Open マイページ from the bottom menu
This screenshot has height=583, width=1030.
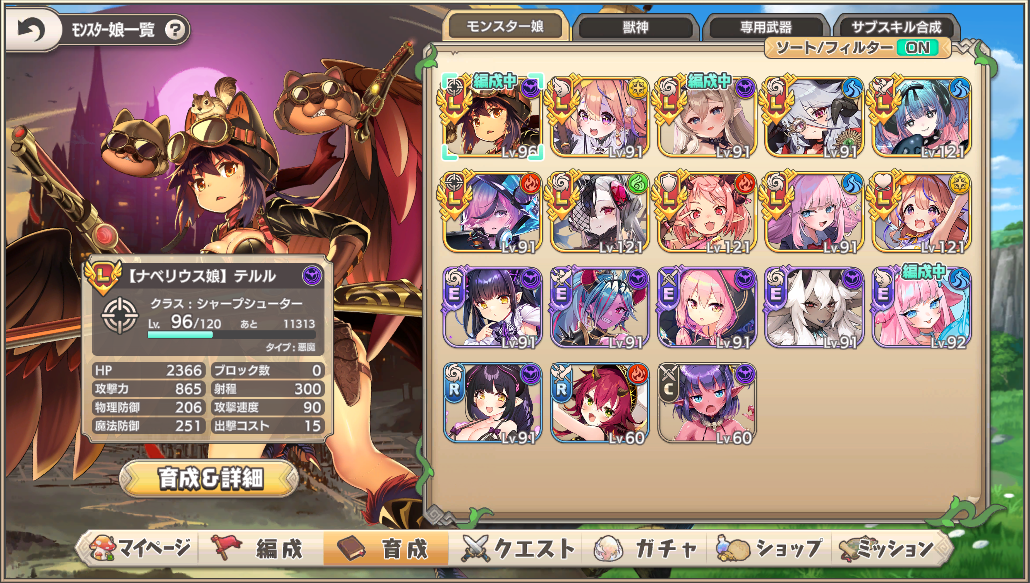click(140, 548)
